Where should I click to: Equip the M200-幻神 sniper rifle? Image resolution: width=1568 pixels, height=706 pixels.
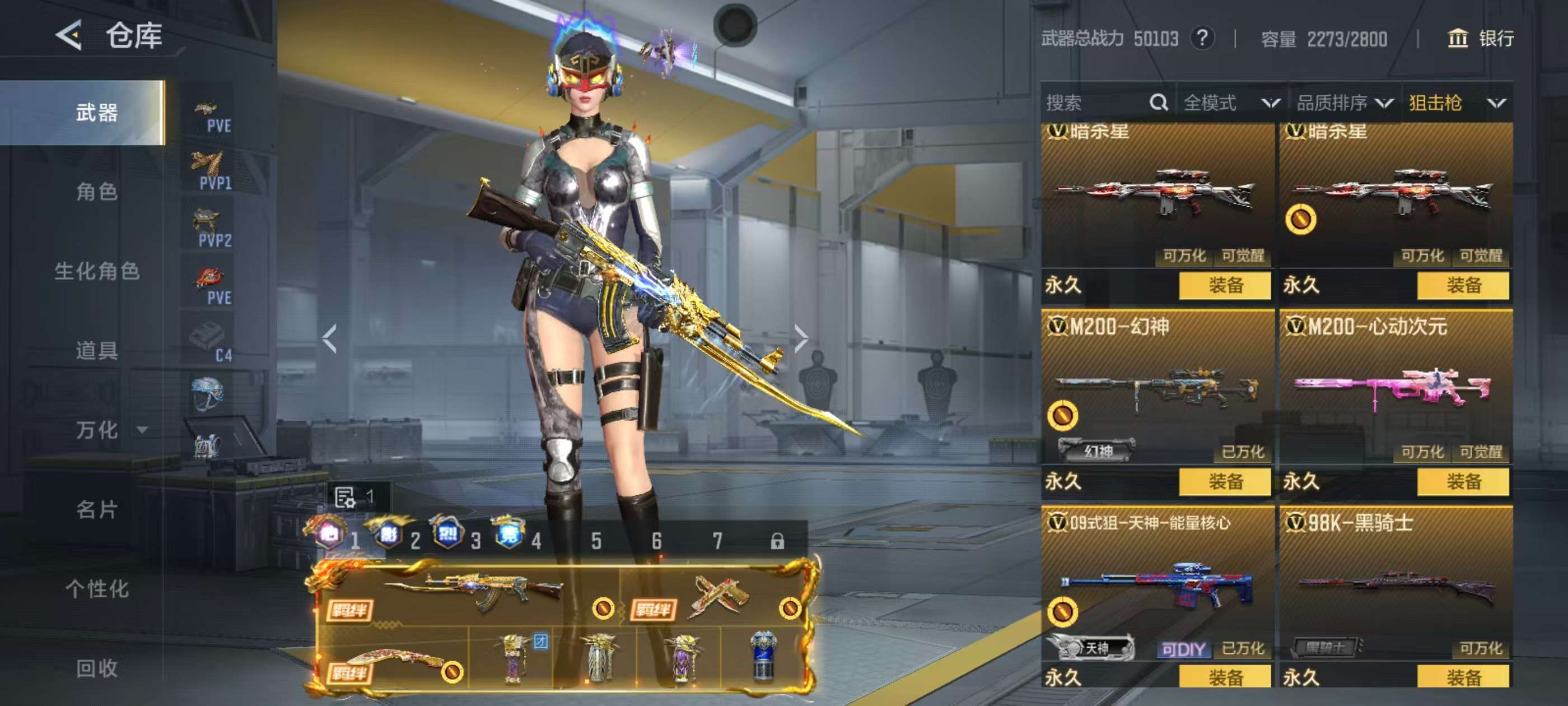pos(1225,482)
